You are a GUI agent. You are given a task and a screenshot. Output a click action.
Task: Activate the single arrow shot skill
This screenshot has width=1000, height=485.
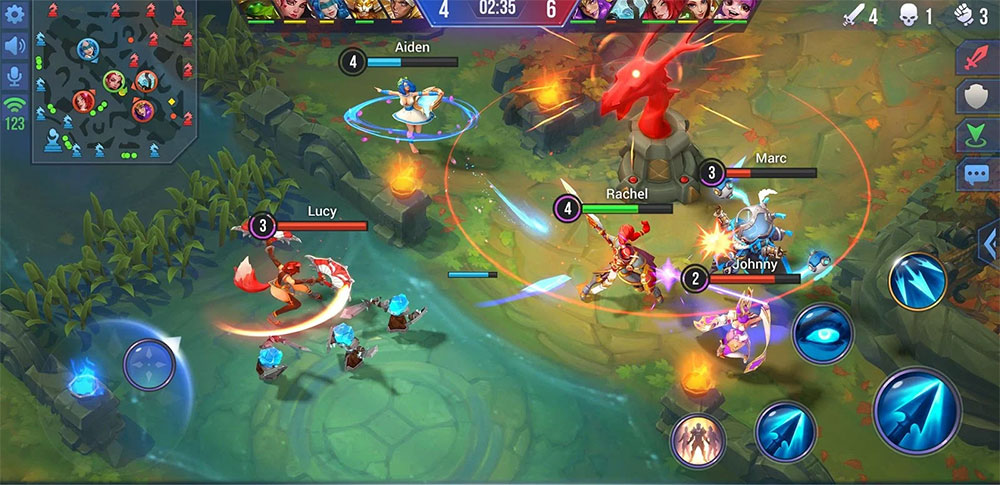point(785,431)
